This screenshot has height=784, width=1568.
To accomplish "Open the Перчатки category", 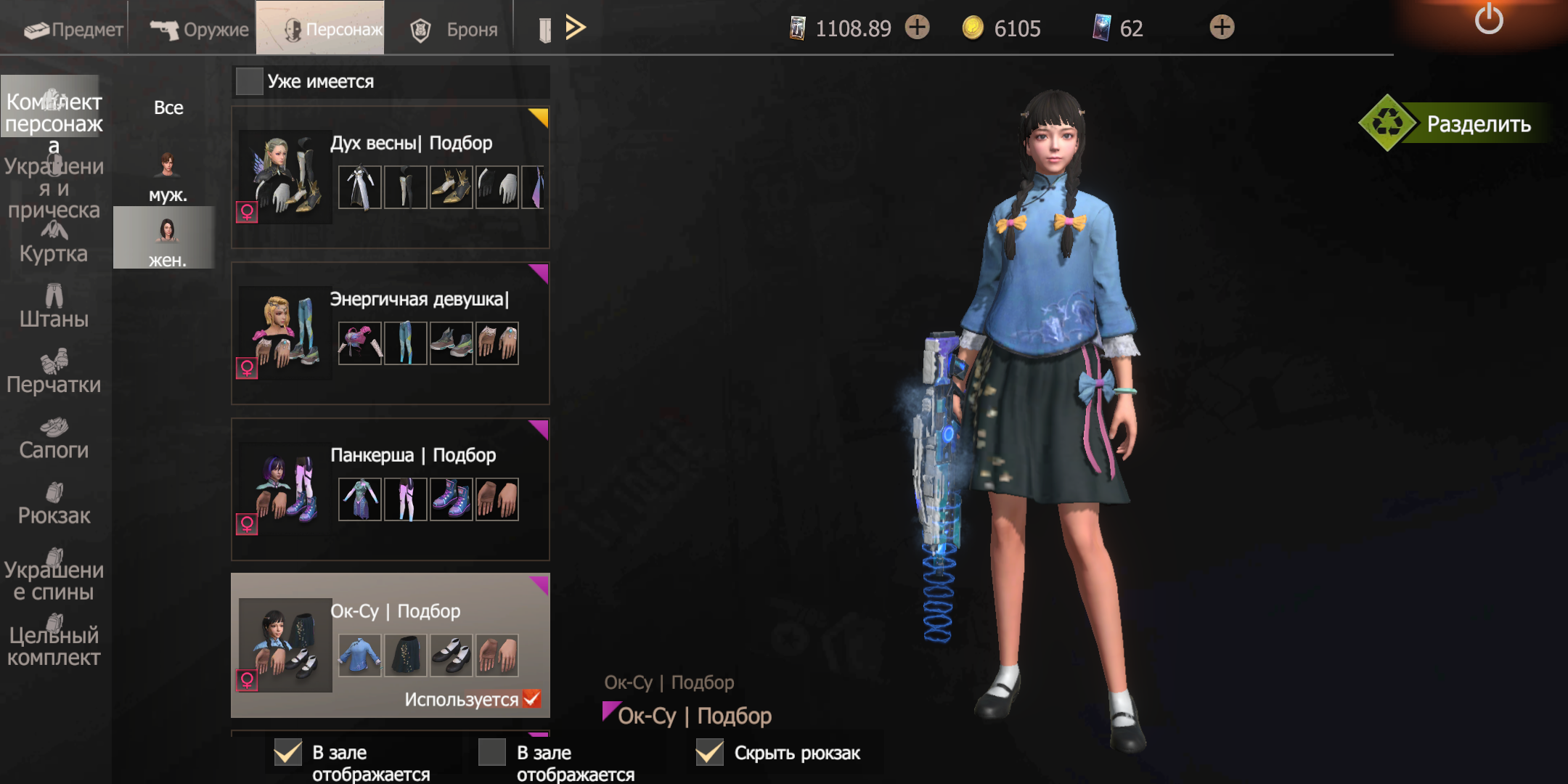I will (x=54, y=373).
